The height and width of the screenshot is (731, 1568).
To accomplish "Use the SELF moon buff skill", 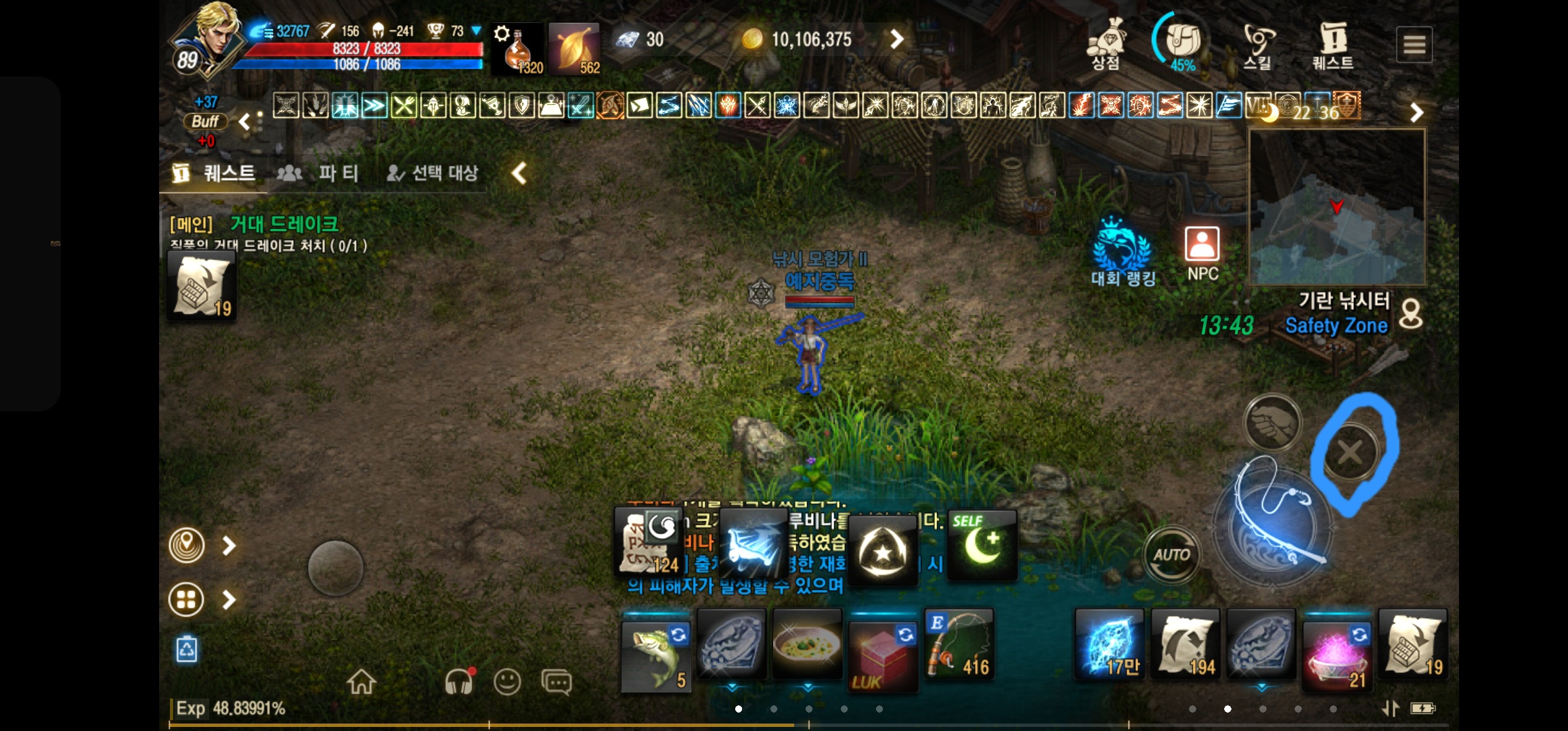I will [982, 546].
